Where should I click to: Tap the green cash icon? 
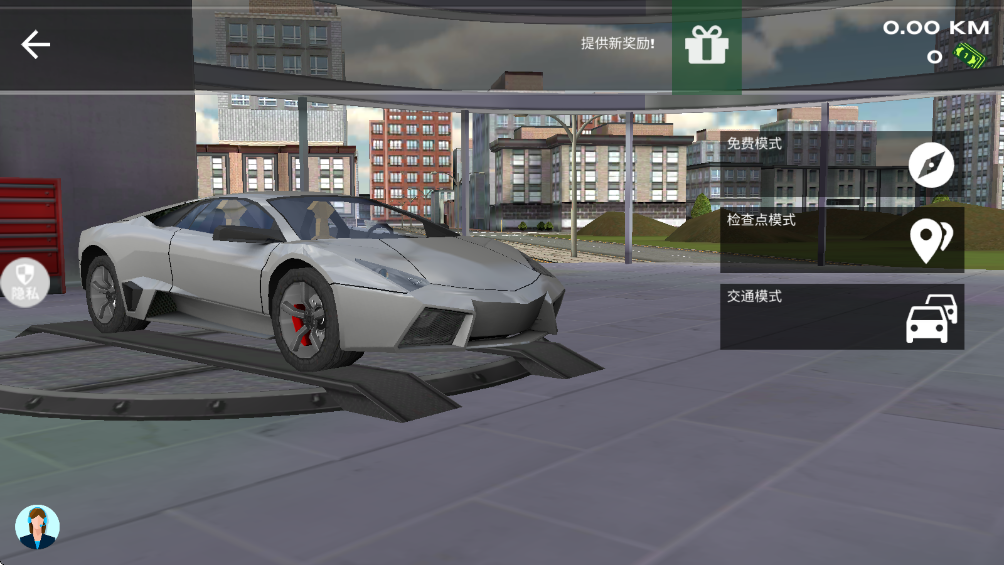(967, 57)
